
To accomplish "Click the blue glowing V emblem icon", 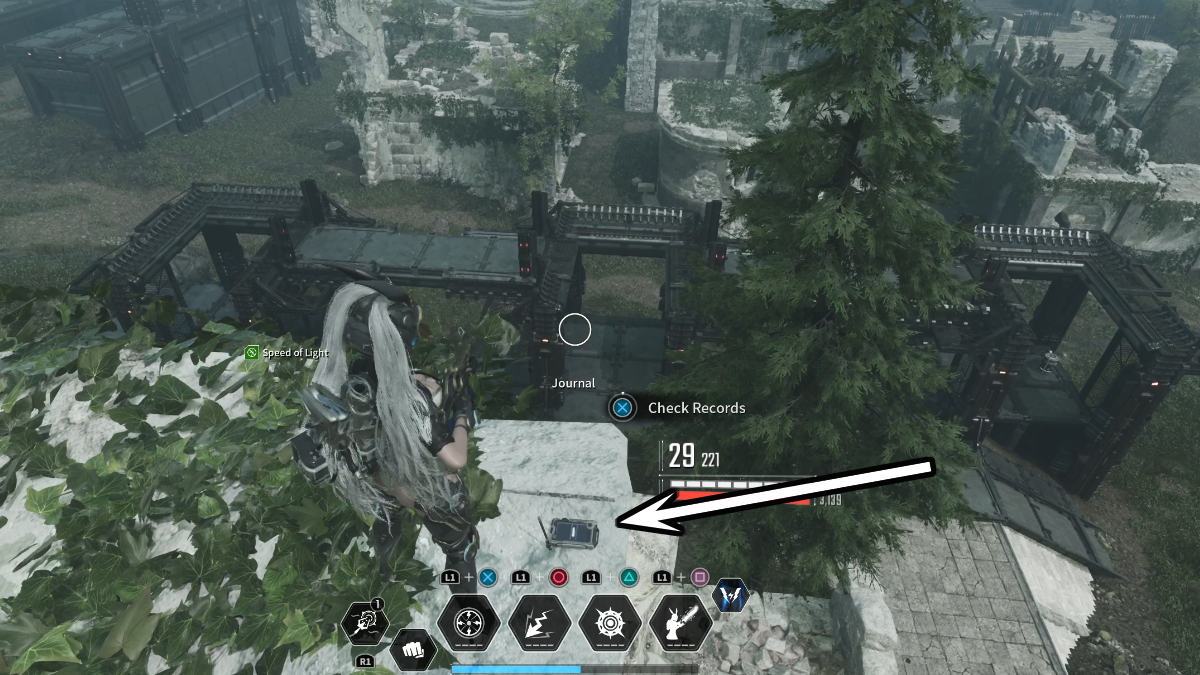I will pos(731,596).
